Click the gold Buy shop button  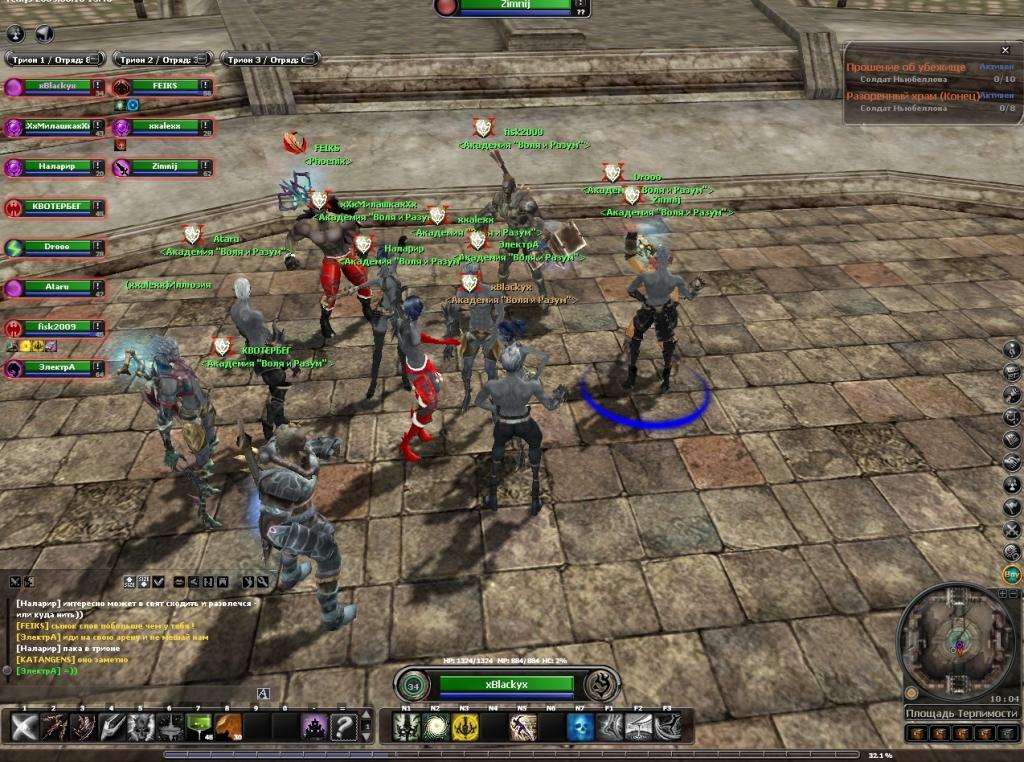coord(1012,575)
